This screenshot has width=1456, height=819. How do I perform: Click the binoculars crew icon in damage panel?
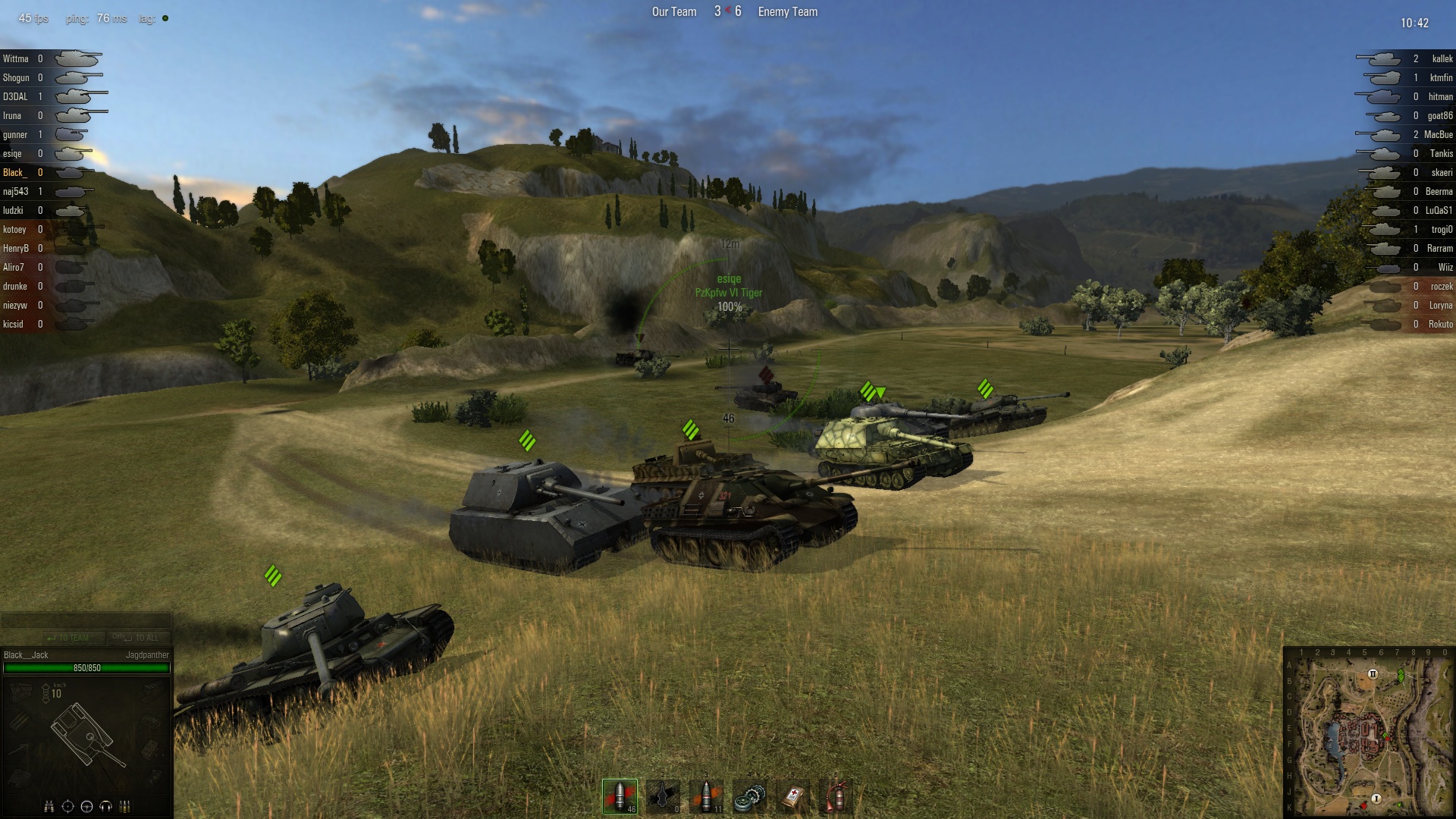click(49, 806)
